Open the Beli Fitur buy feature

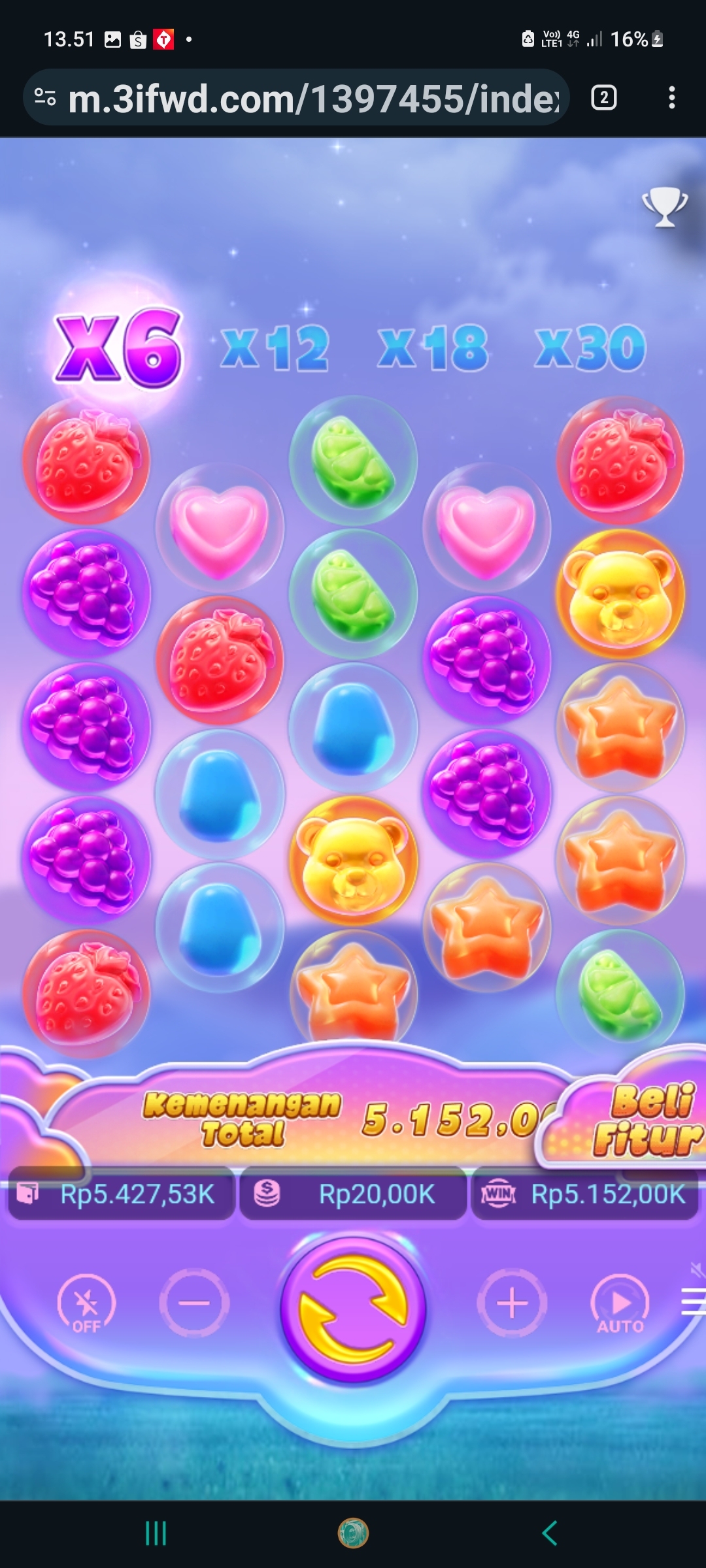[x=644, y=1120]
